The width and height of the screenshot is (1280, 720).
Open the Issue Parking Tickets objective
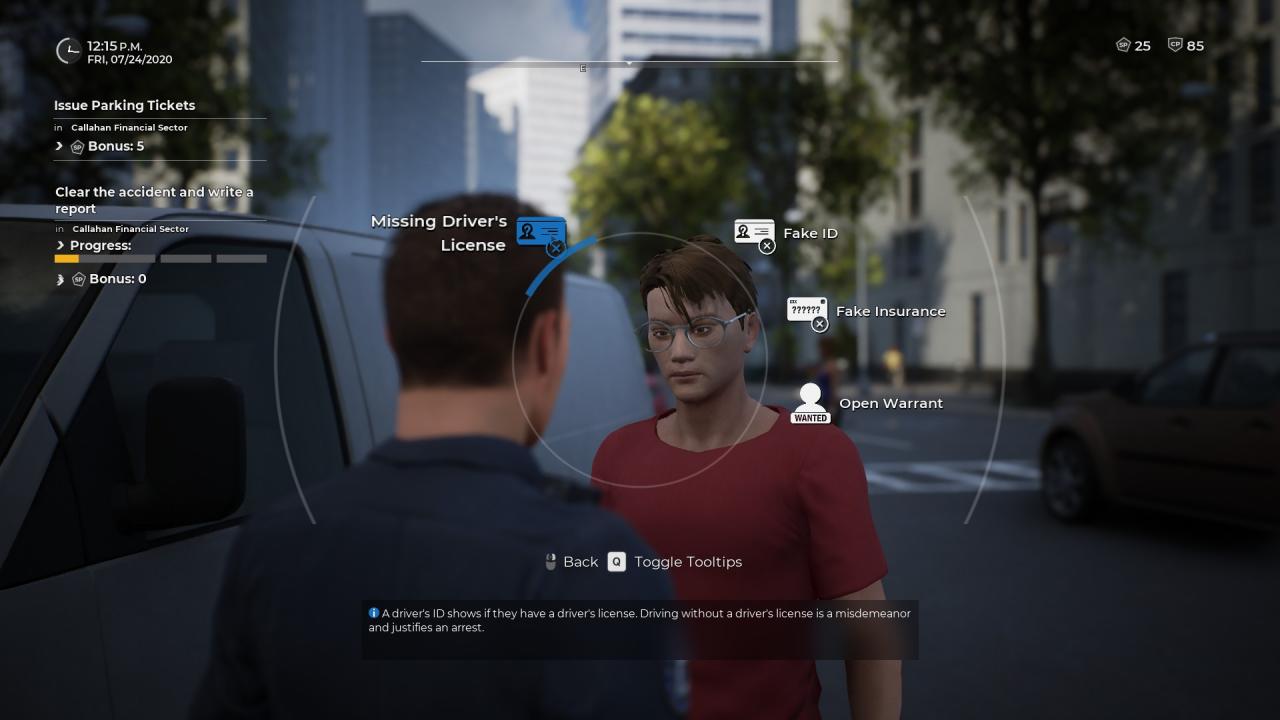coord(125,105)
